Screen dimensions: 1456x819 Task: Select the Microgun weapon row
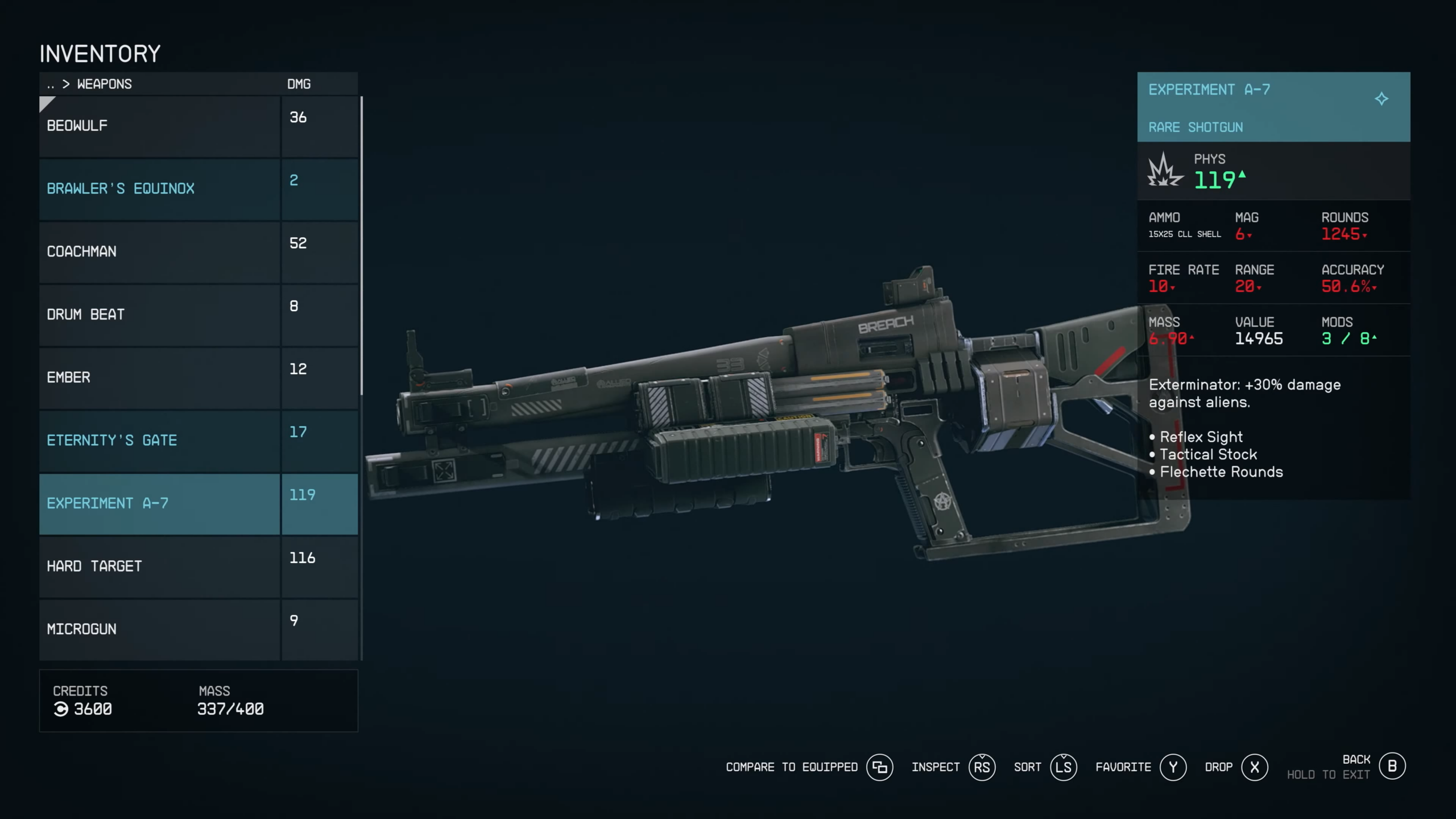pyautogui.click(x=159, y=629)
